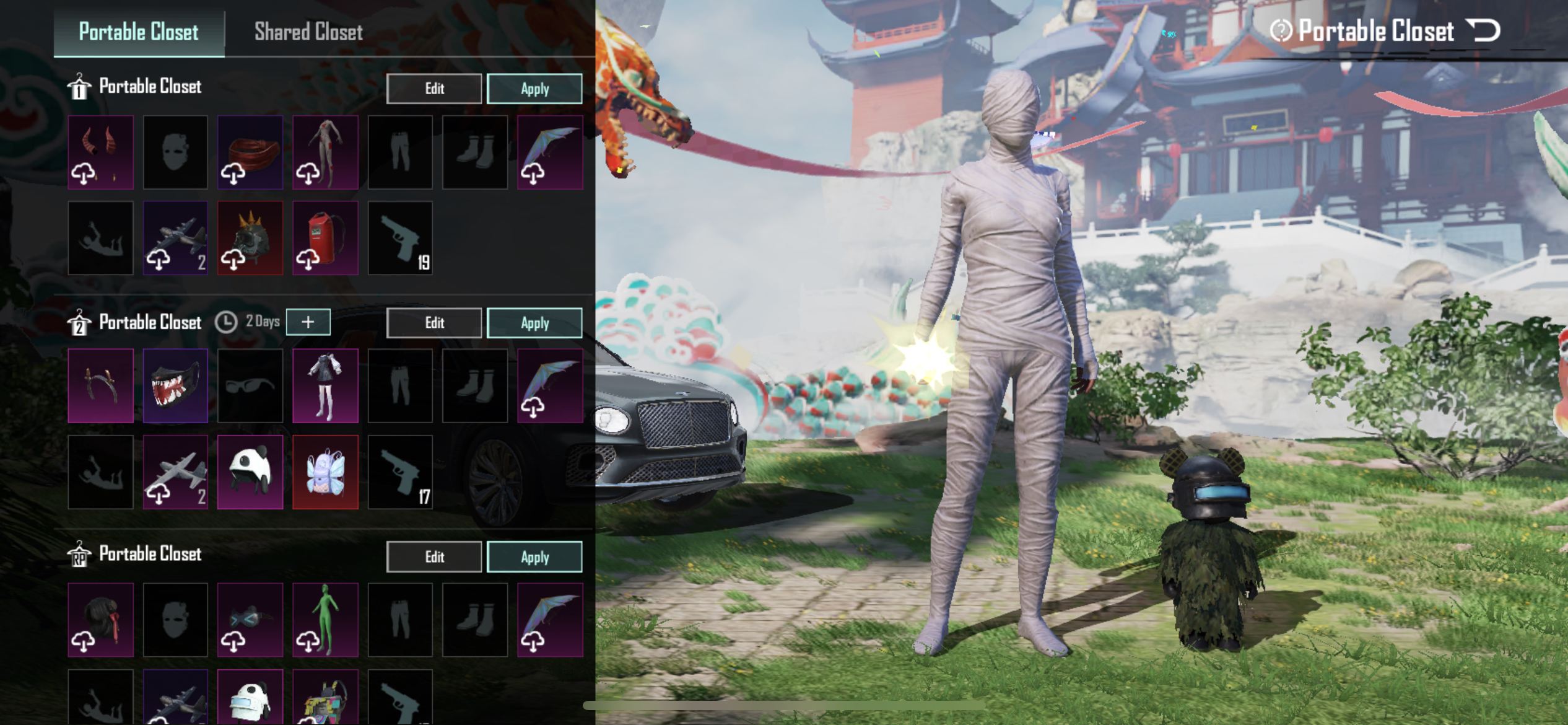Go back using the return arrow
This screenshot has width=1568, height=725.
click(1484, 30)
